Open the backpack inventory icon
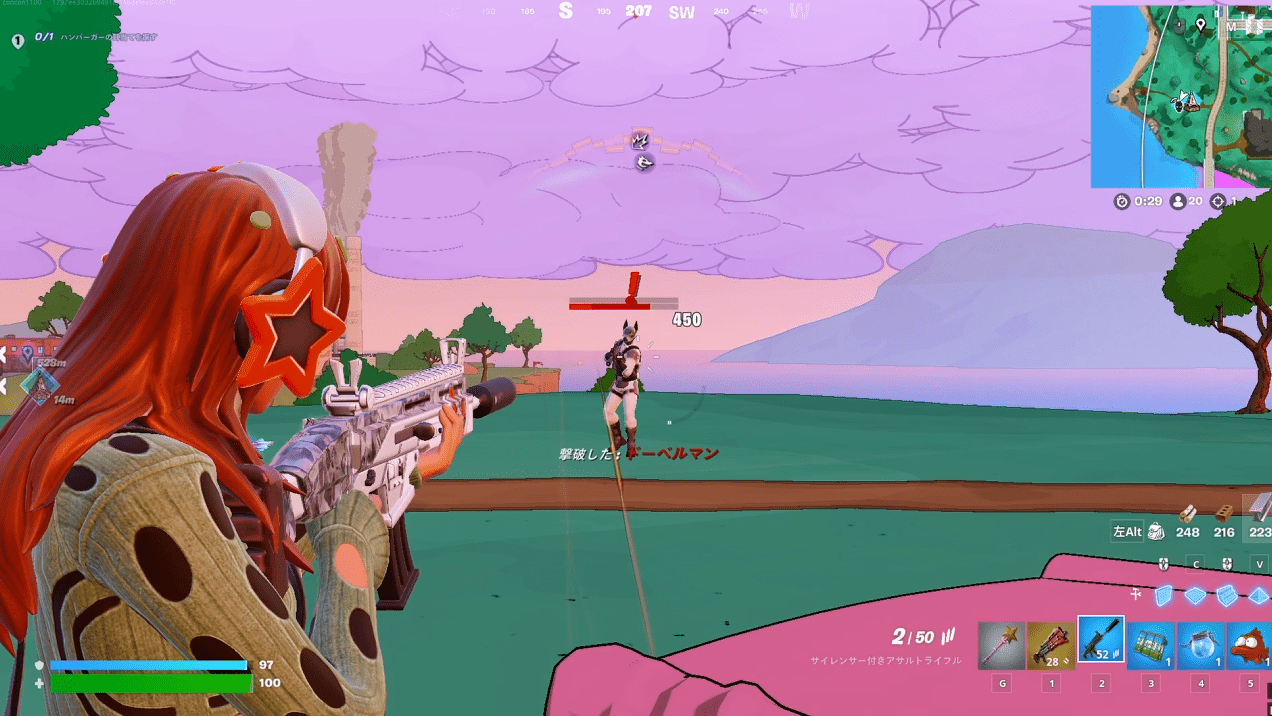The height and width of the screenshot is (716, 1272). point(1156,532)
